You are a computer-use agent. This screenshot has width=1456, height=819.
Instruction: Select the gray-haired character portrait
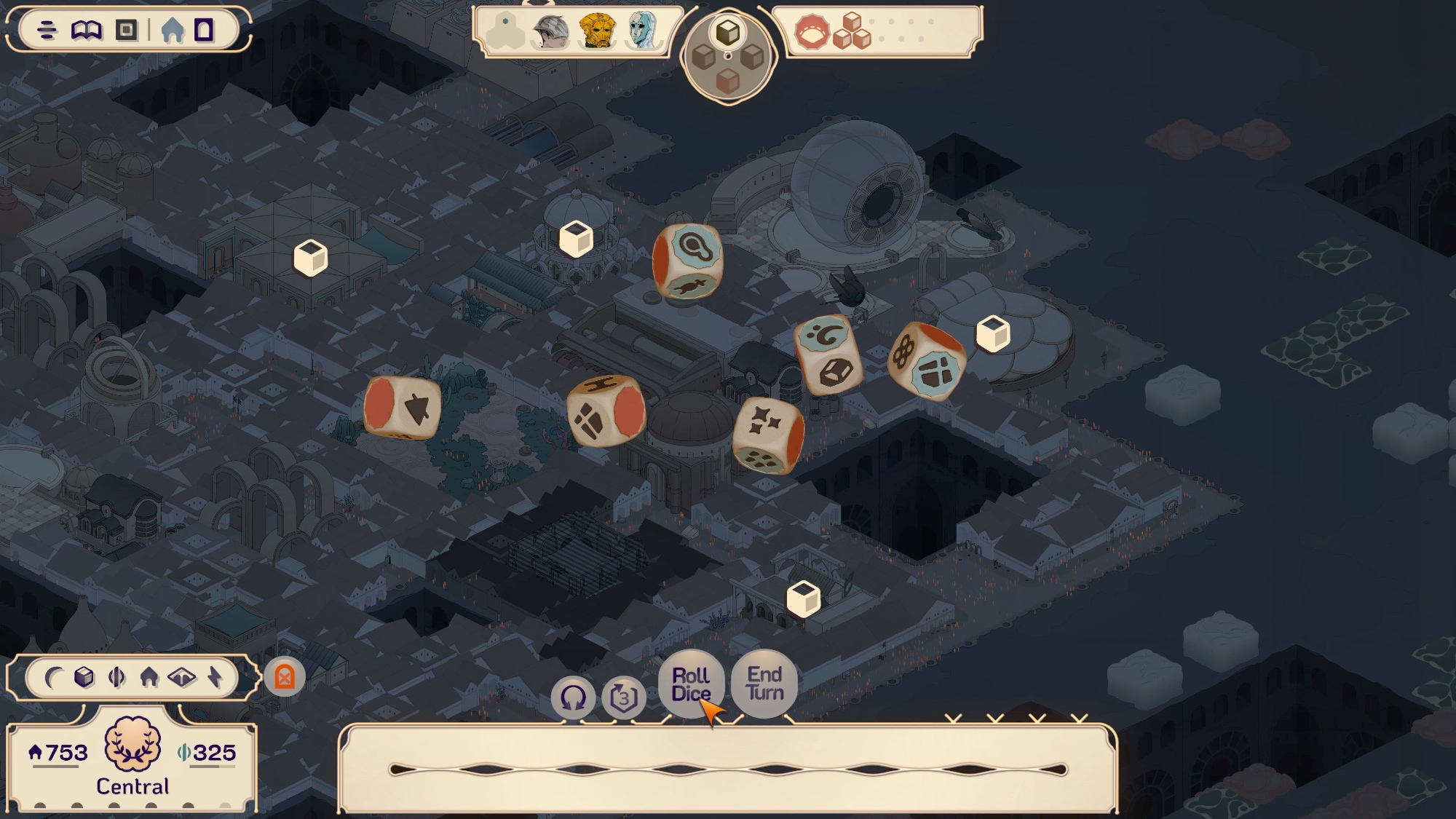click(550, 31)
